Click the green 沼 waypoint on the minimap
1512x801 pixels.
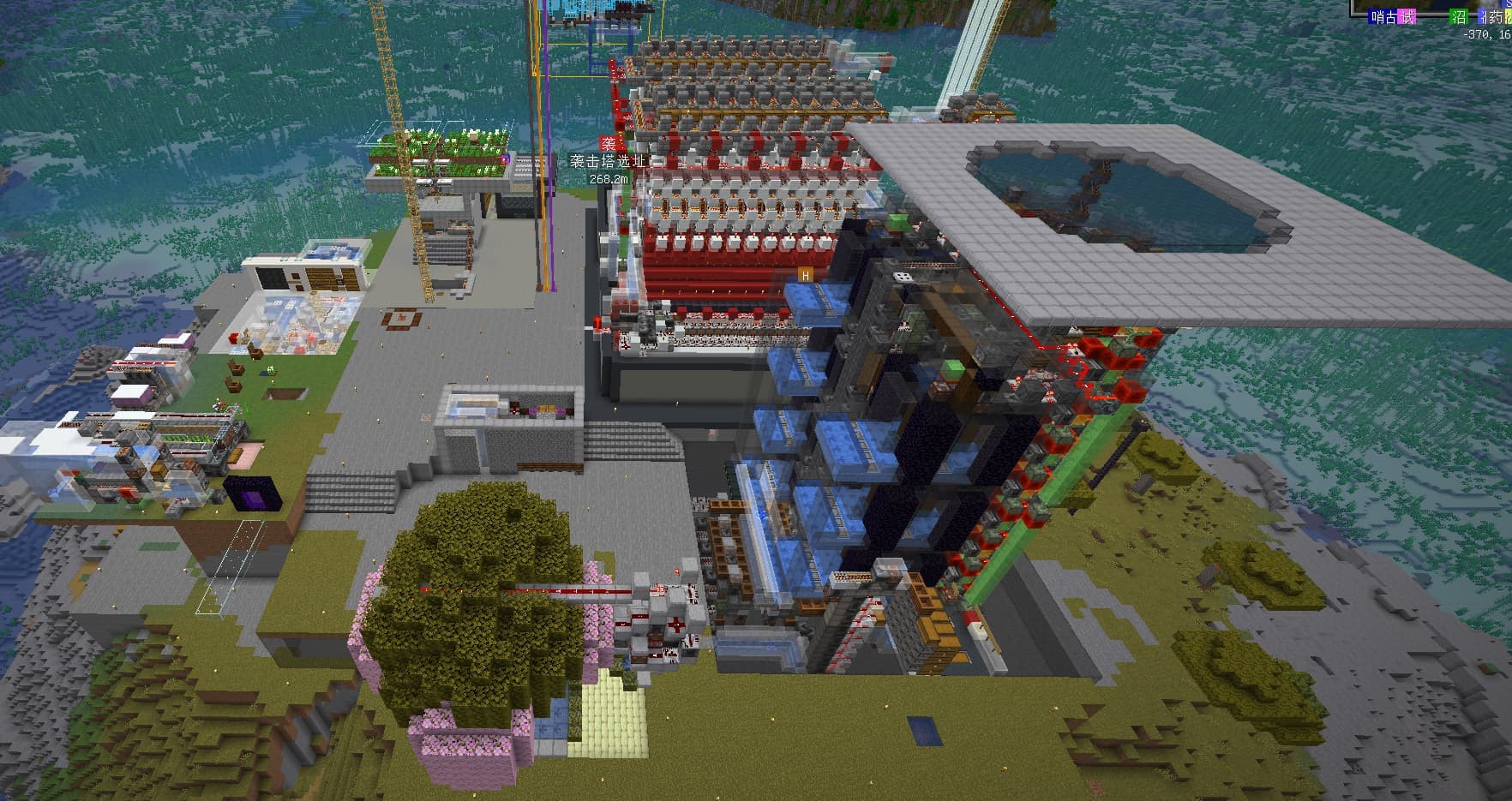1458,16
